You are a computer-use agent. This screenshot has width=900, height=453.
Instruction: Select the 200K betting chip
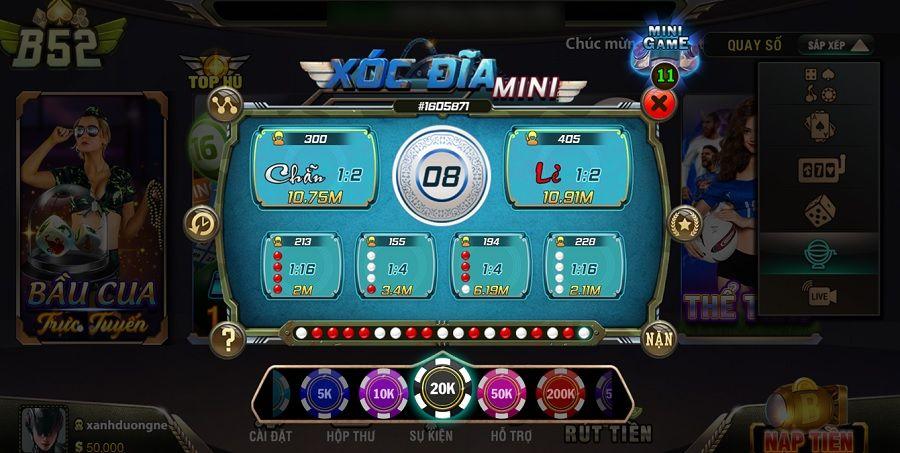(560, 394)
